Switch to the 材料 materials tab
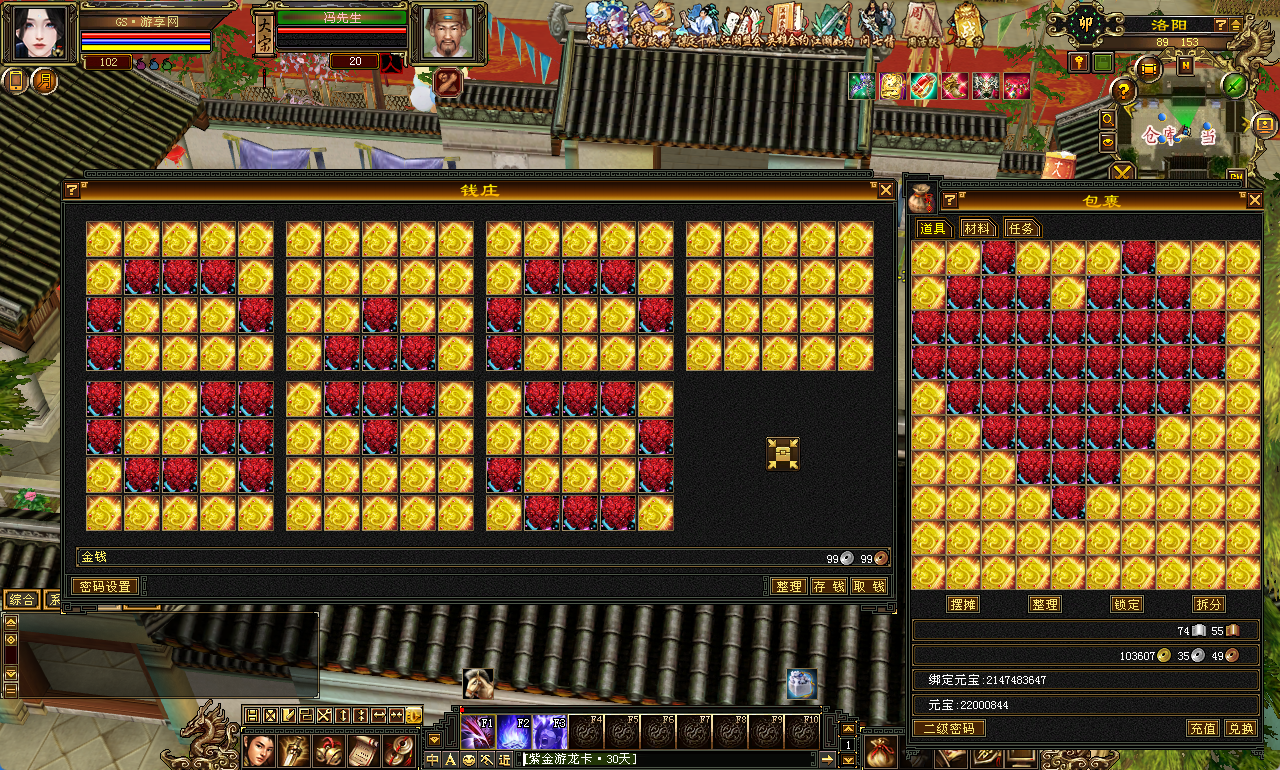1280x770 pixels. [976, 228]
